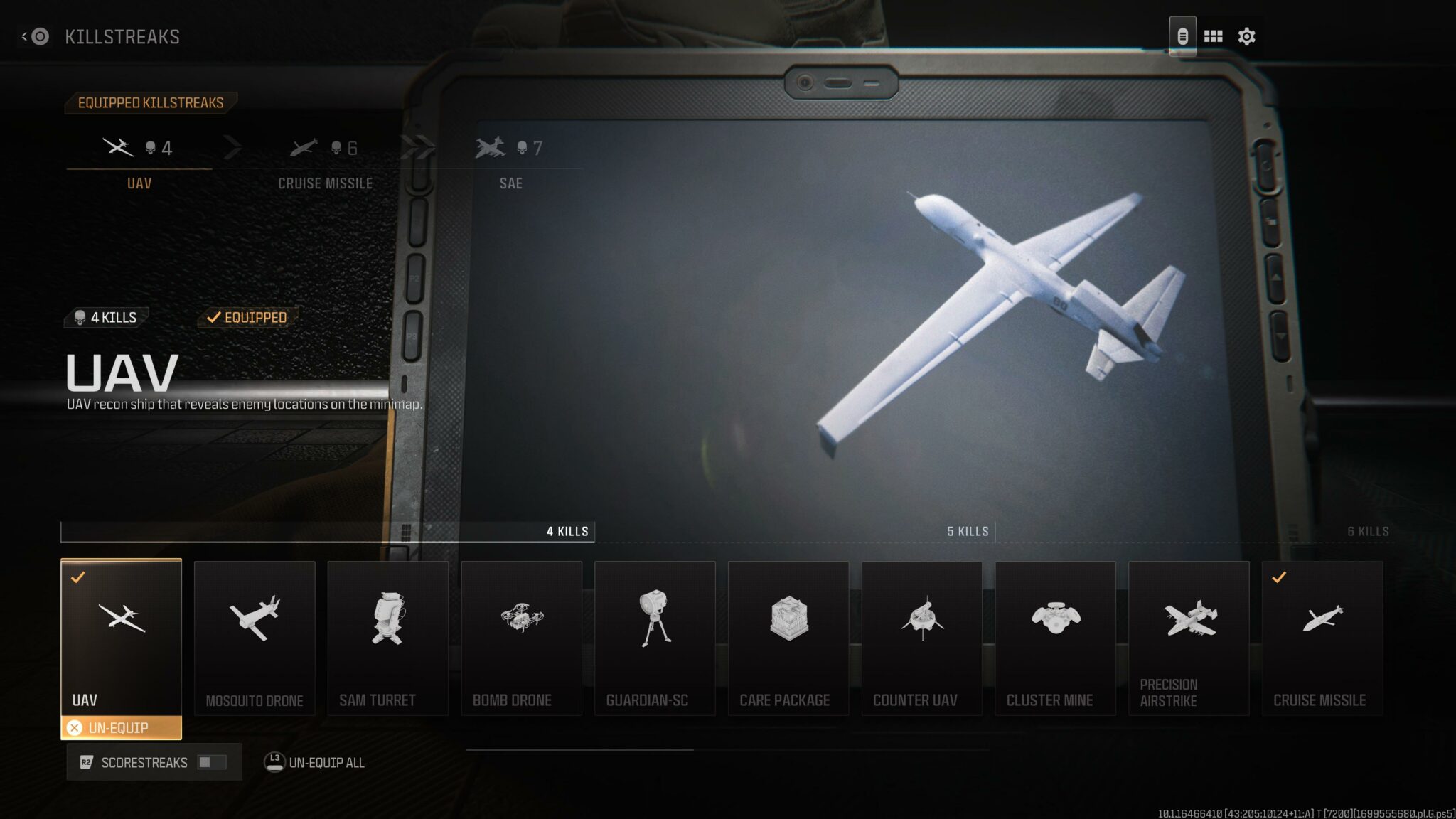The width and height of the screenshot is (1456, 819).
Task: Open the settings gear in the top right
Action: click(x=1248, y=36)
